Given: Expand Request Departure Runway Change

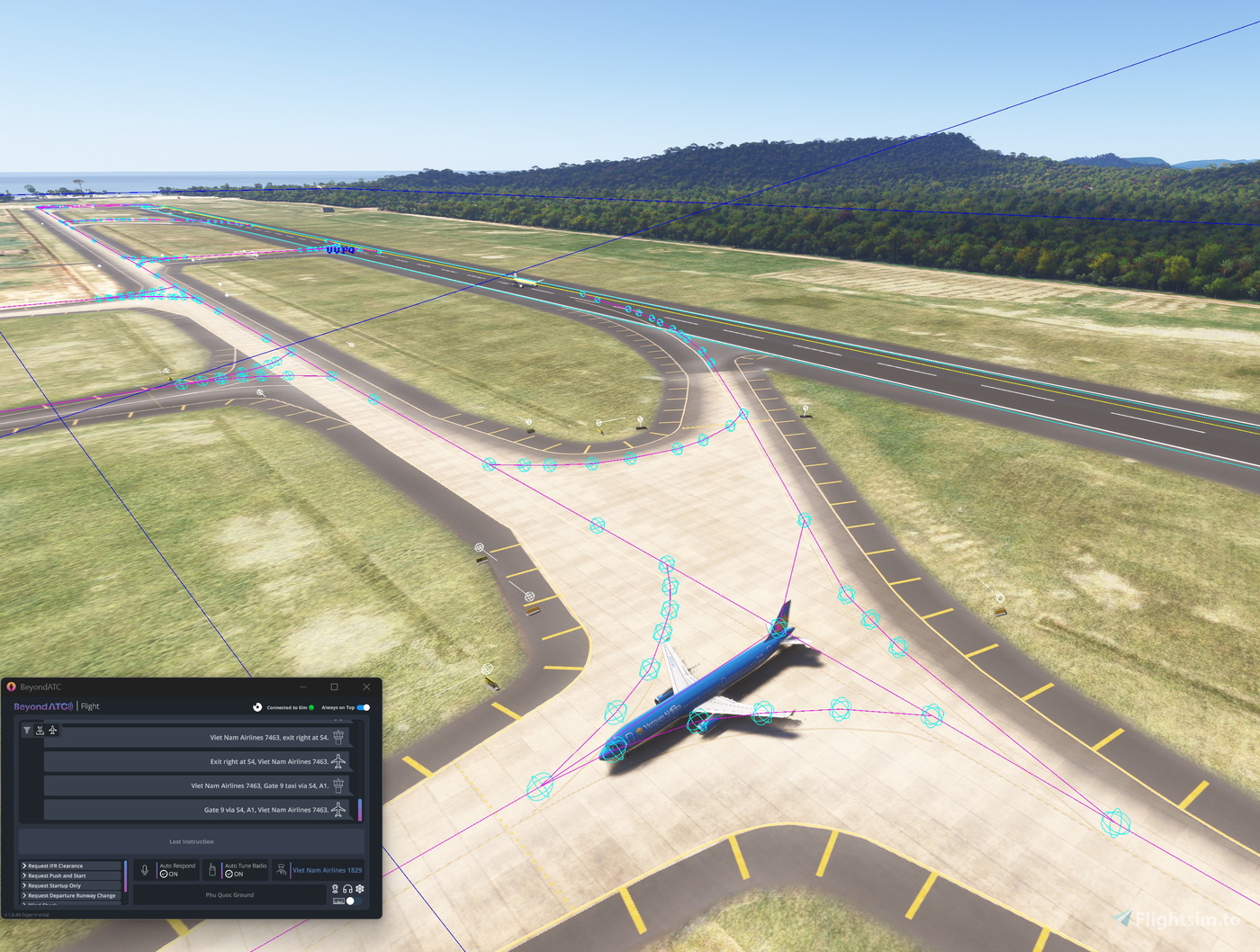Looking at the screenshot, I should 72,895.
